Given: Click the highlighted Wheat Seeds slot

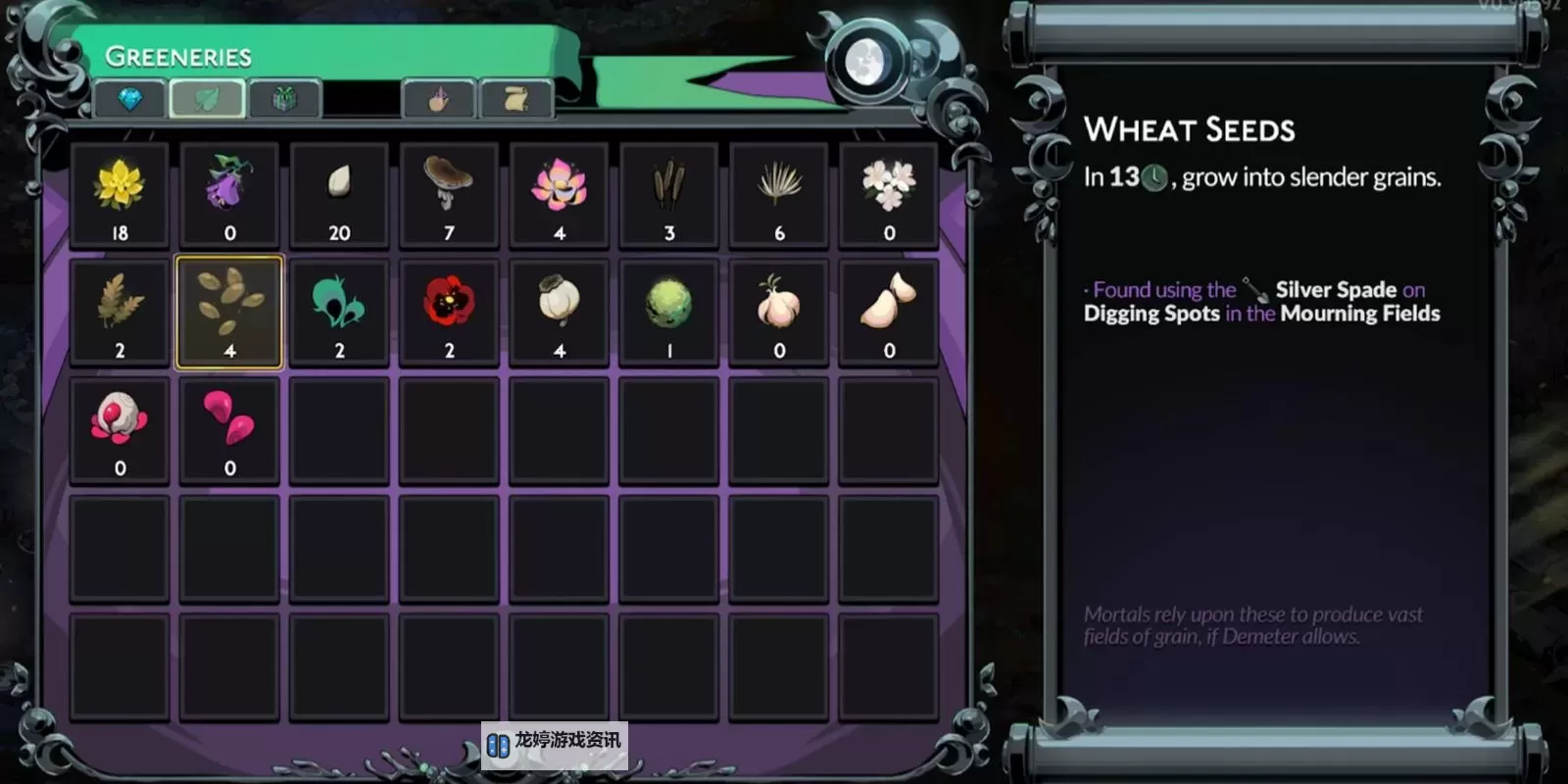Looking at the screenshot, I should [x=229, y=313].
